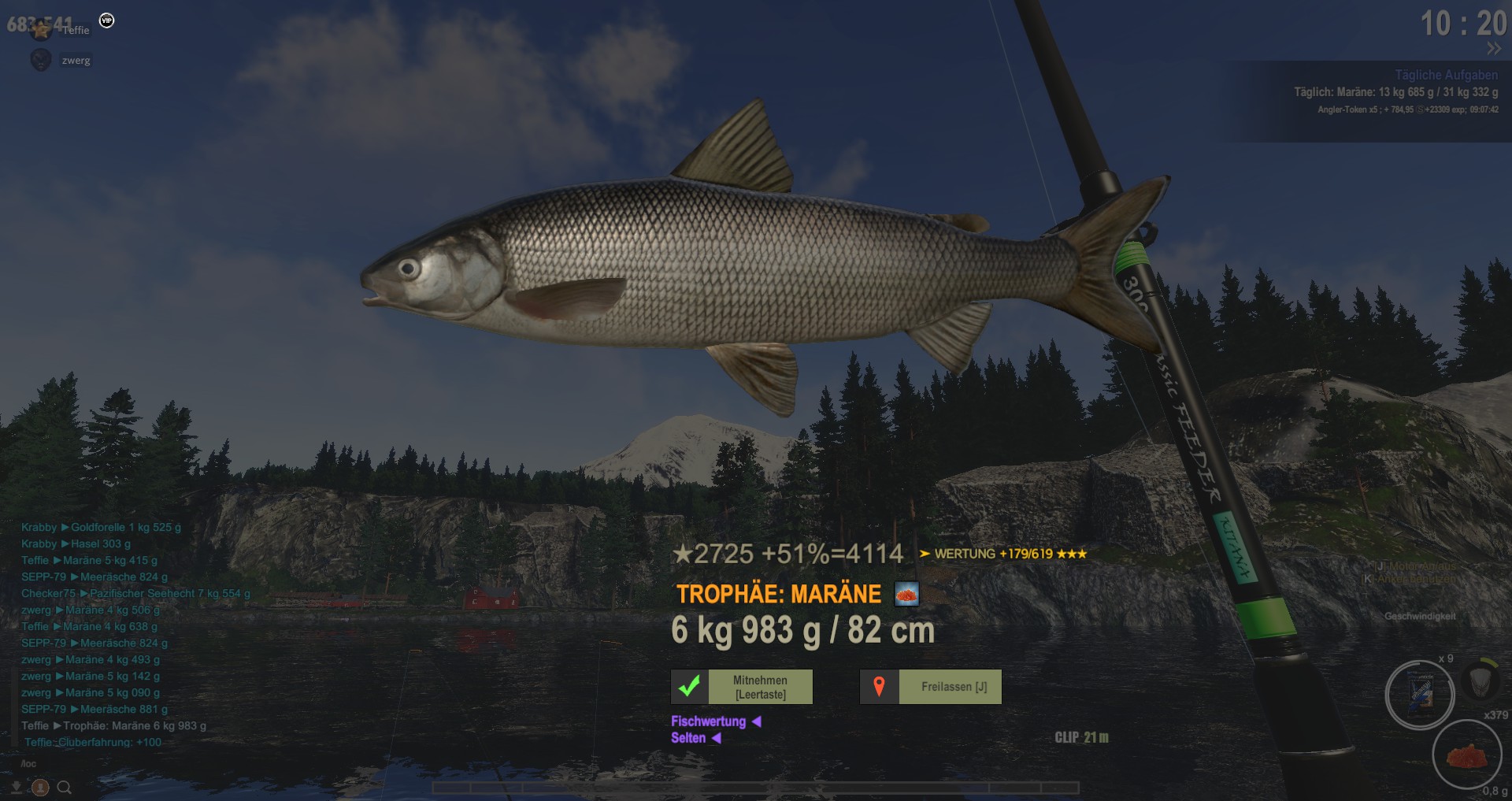
Task: Click the chat input field showing /loc
Action: tap(28, 763)
